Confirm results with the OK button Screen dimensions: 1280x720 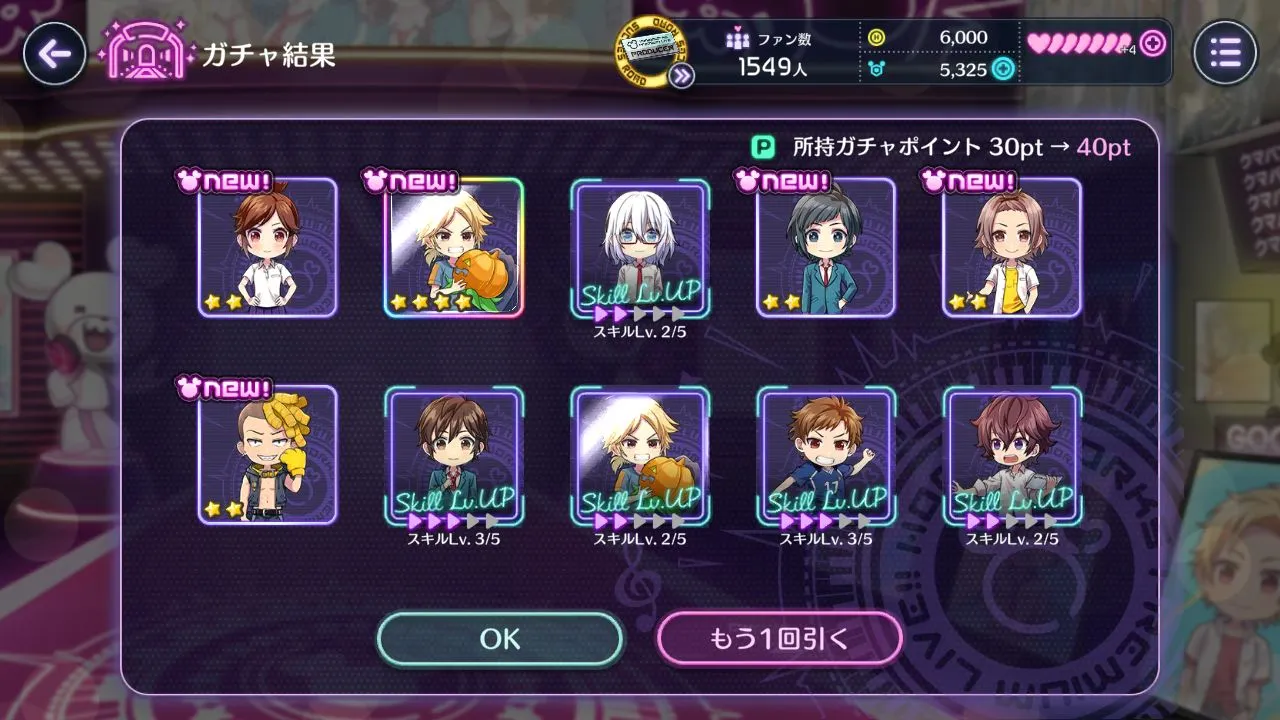click(x=500, y=639)
